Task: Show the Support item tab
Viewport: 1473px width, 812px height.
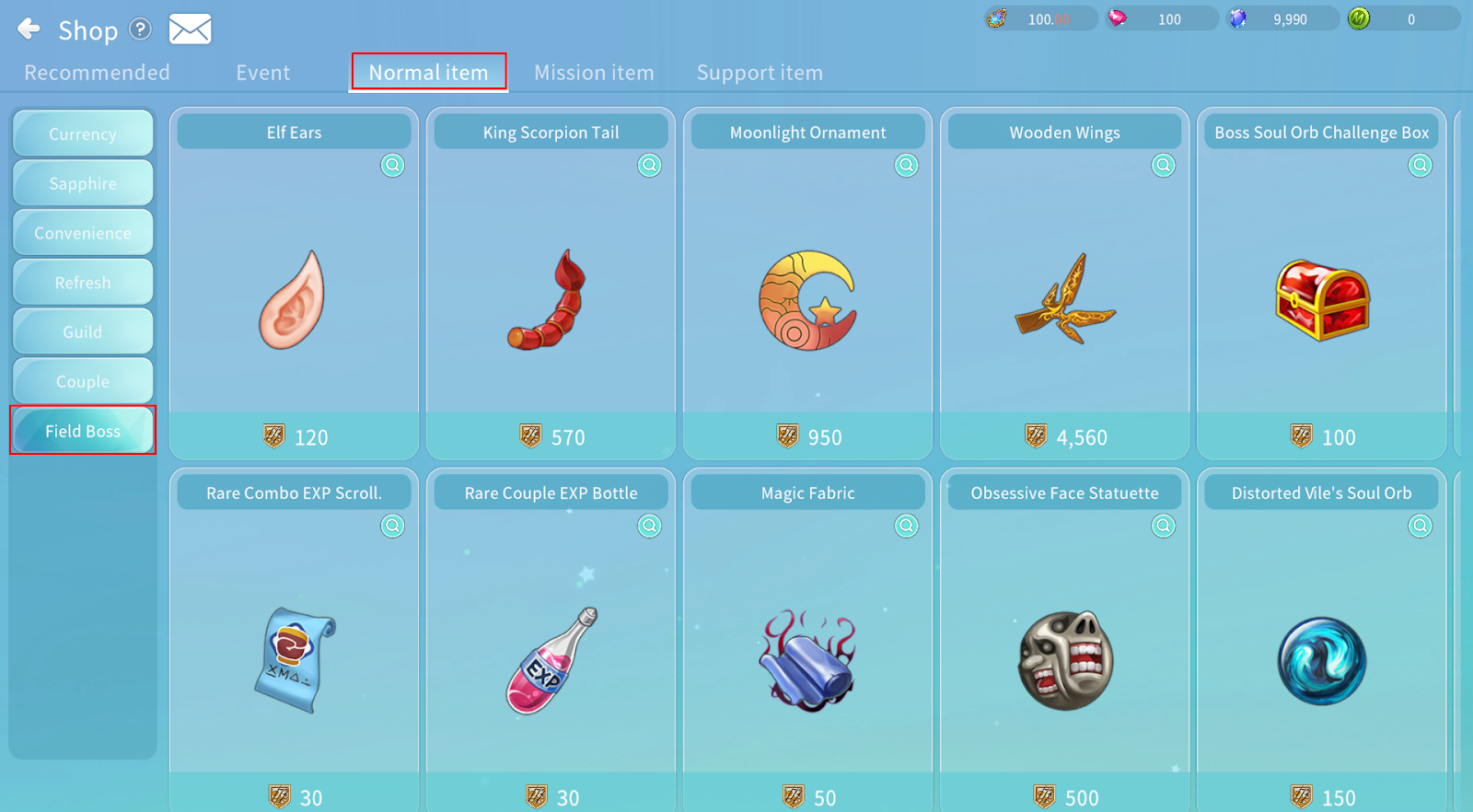Action: coord(760,73)
